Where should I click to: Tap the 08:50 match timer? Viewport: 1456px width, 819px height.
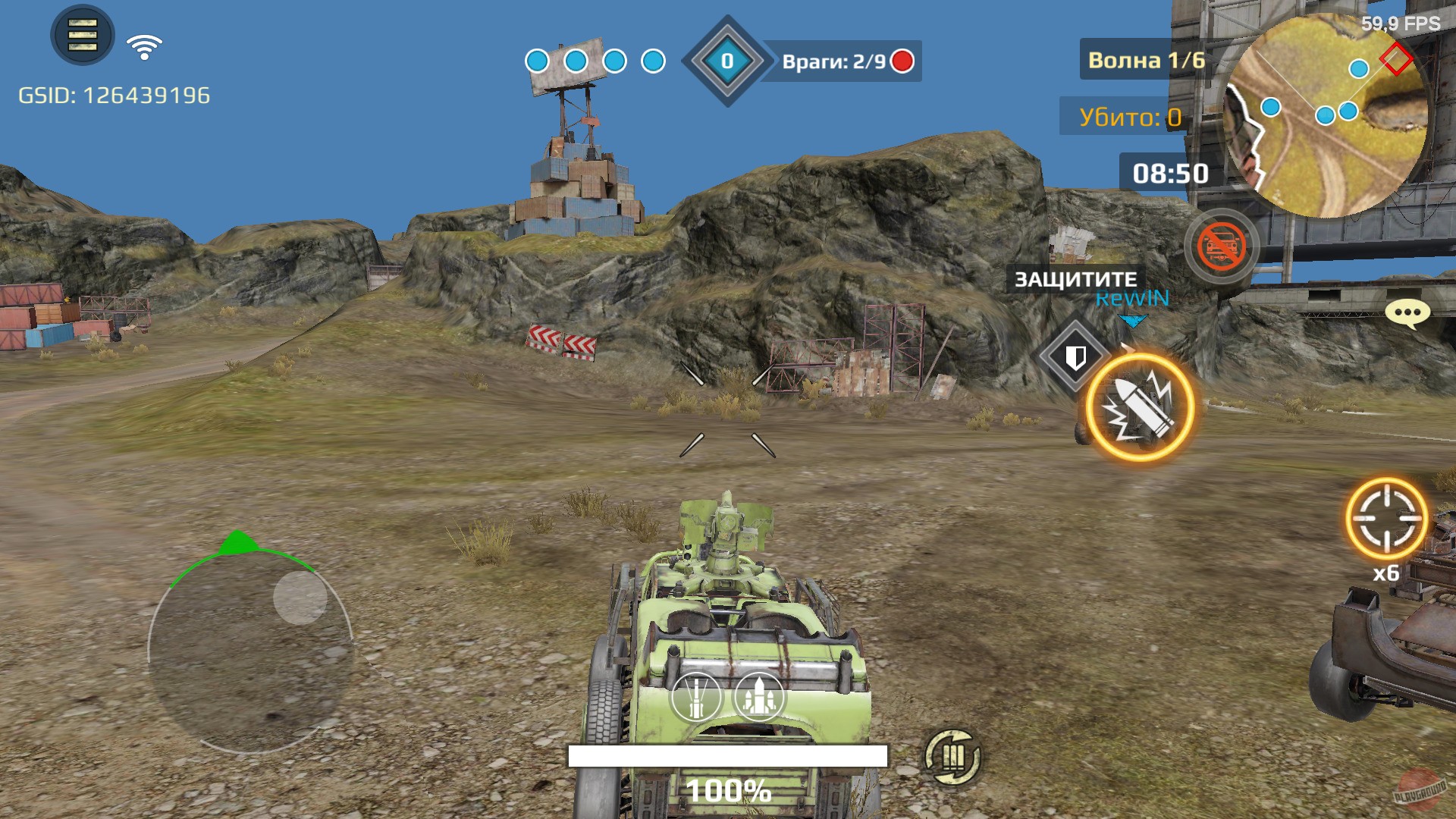tap(1171, 174)
